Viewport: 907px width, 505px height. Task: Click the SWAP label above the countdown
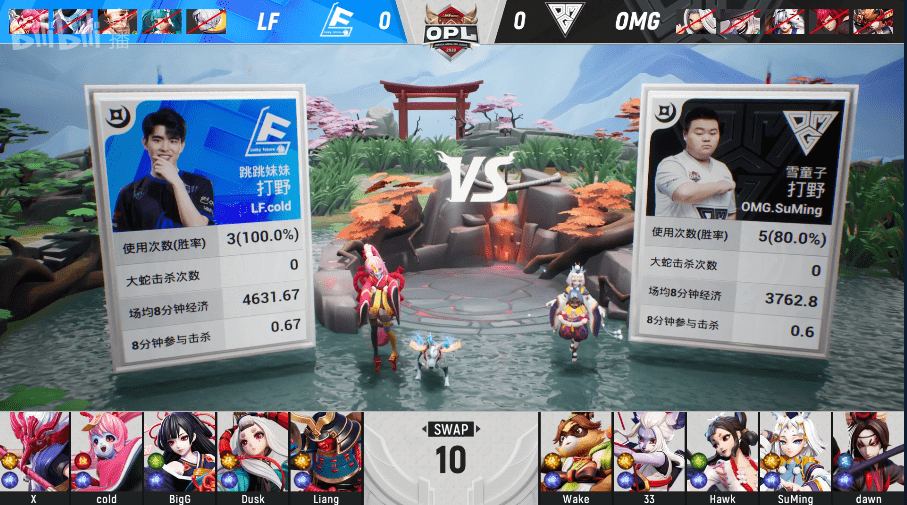point(451,430)
